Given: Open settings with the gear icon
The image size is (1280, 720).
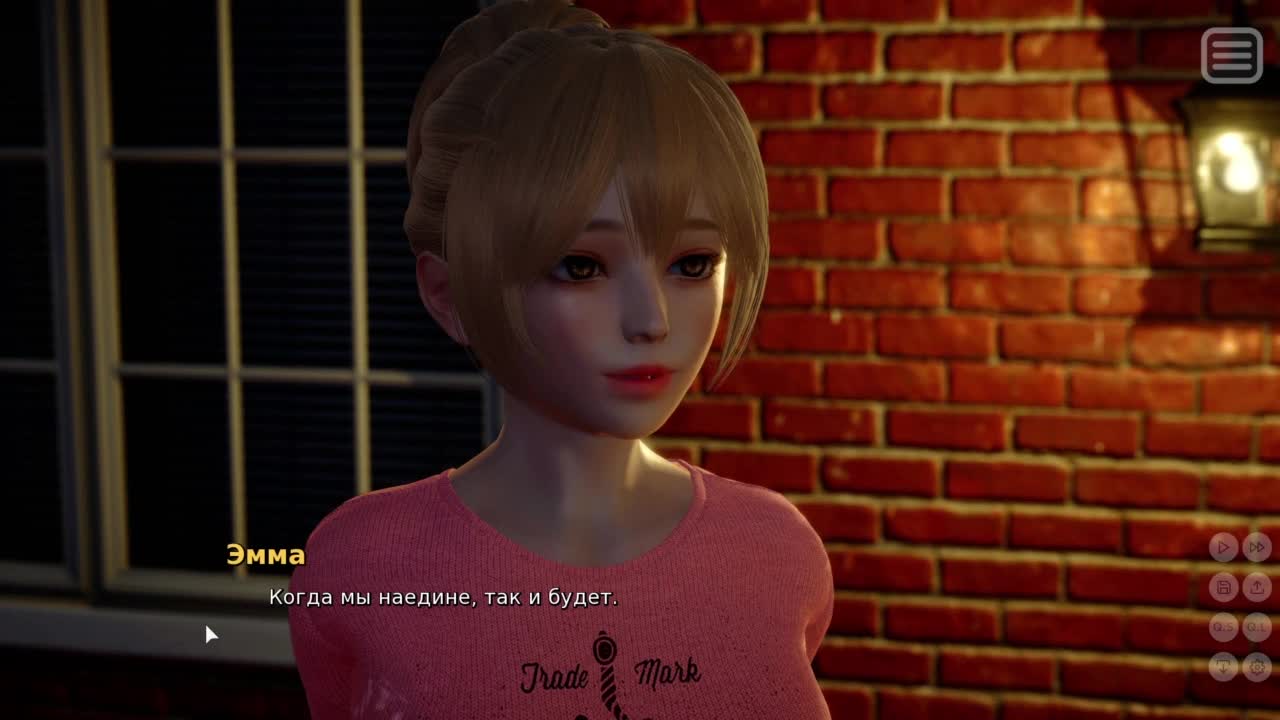Looking at the screenshot, I should 1257,666.
